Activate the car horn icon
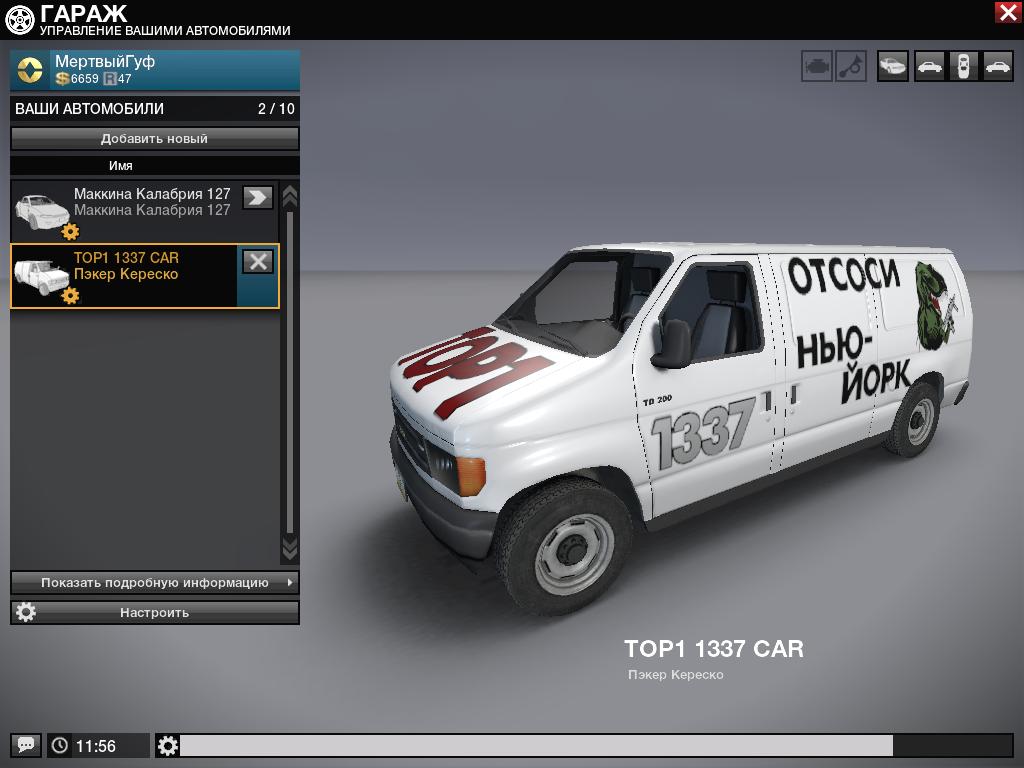 851,67
